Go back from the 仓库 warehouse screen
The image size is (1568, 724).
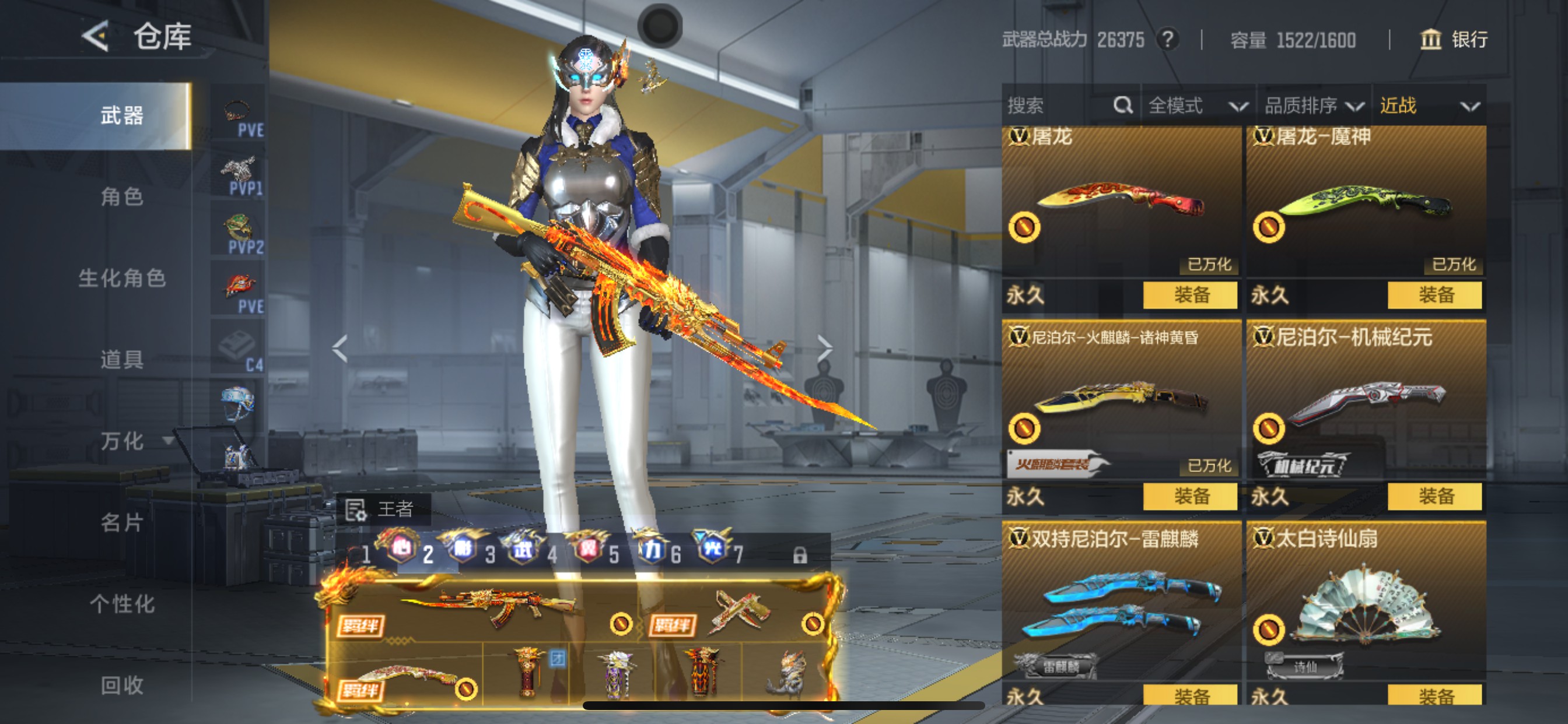pos(96,37)
